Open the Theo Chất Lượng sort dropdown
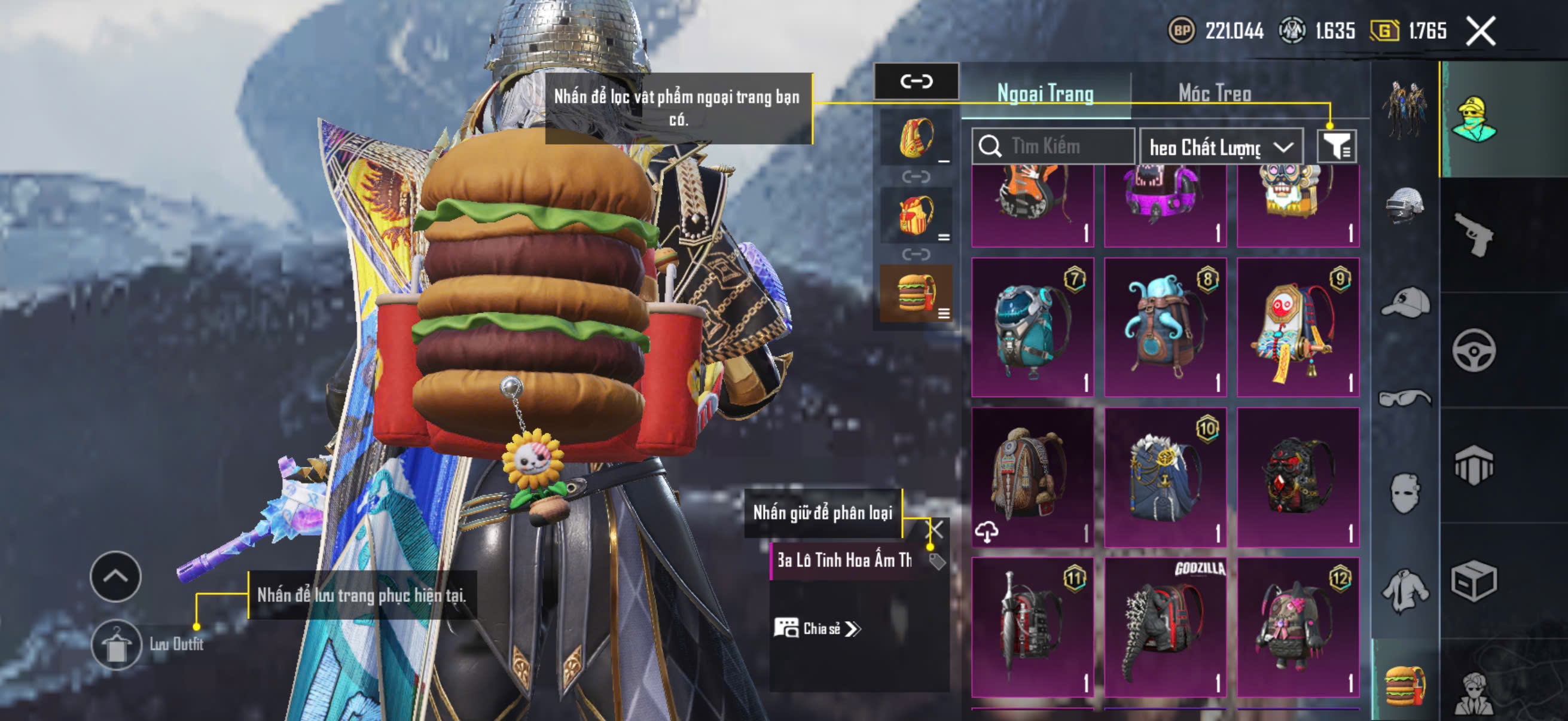This screenshot has height=721, width=1568. click(x=1221, y=147)
